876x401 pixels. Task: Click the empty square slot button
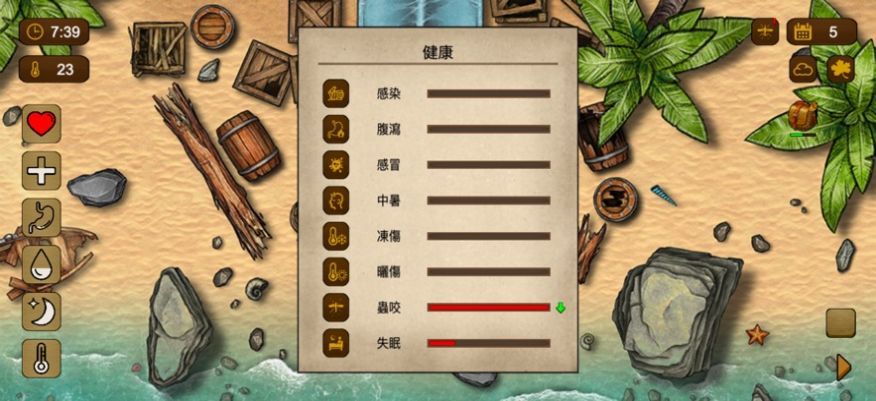click(840, 323)
